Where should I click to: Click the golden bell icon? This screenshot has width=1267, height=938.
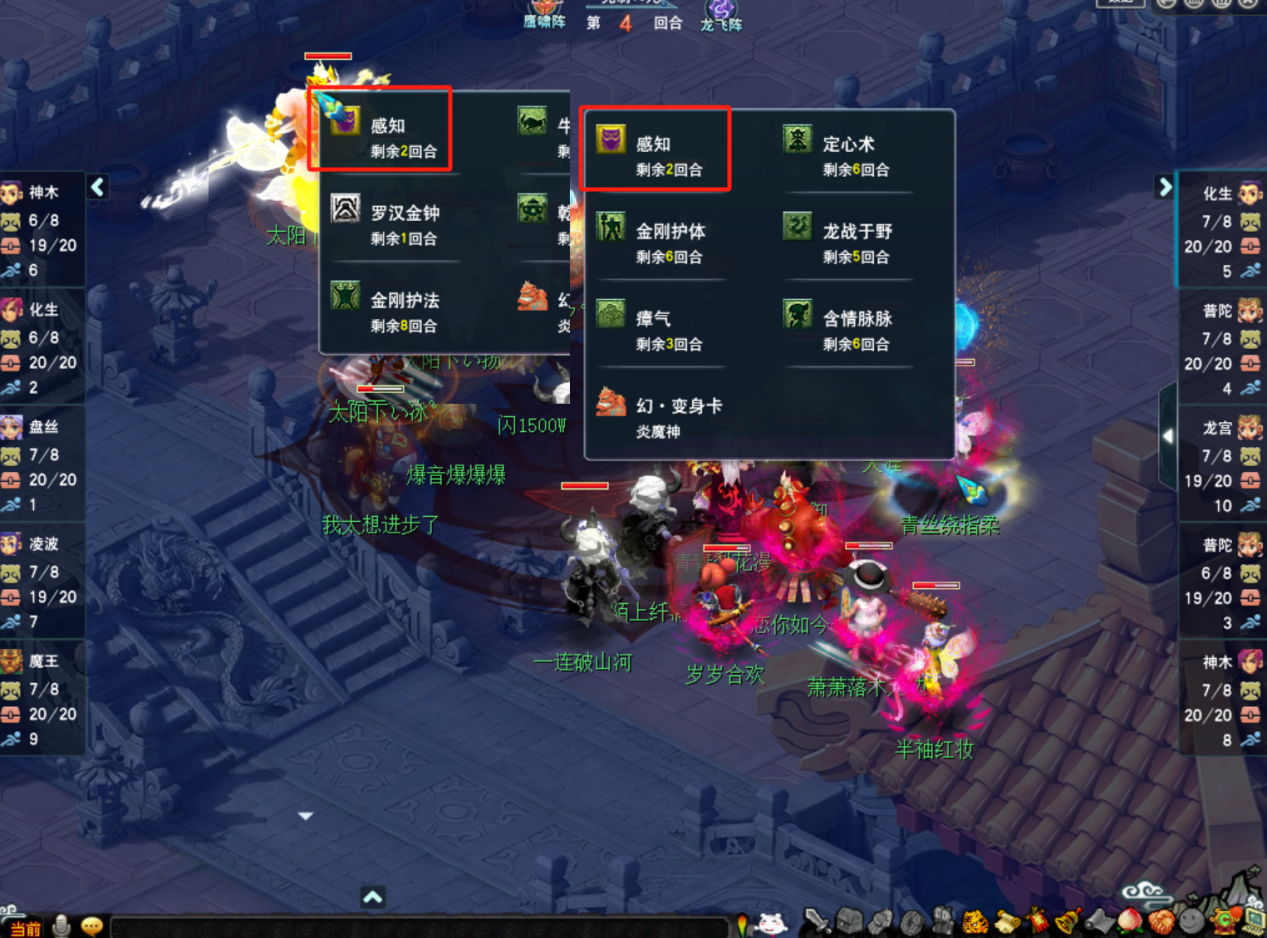(x=1069, y=921)
